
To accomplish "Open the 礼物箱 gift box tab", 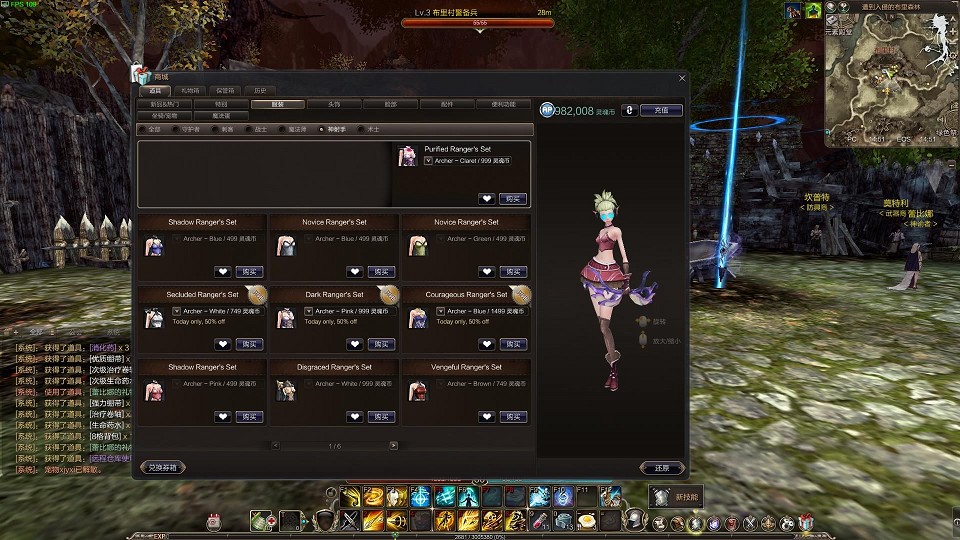I will pyautogui.click(x=189, y=90).
